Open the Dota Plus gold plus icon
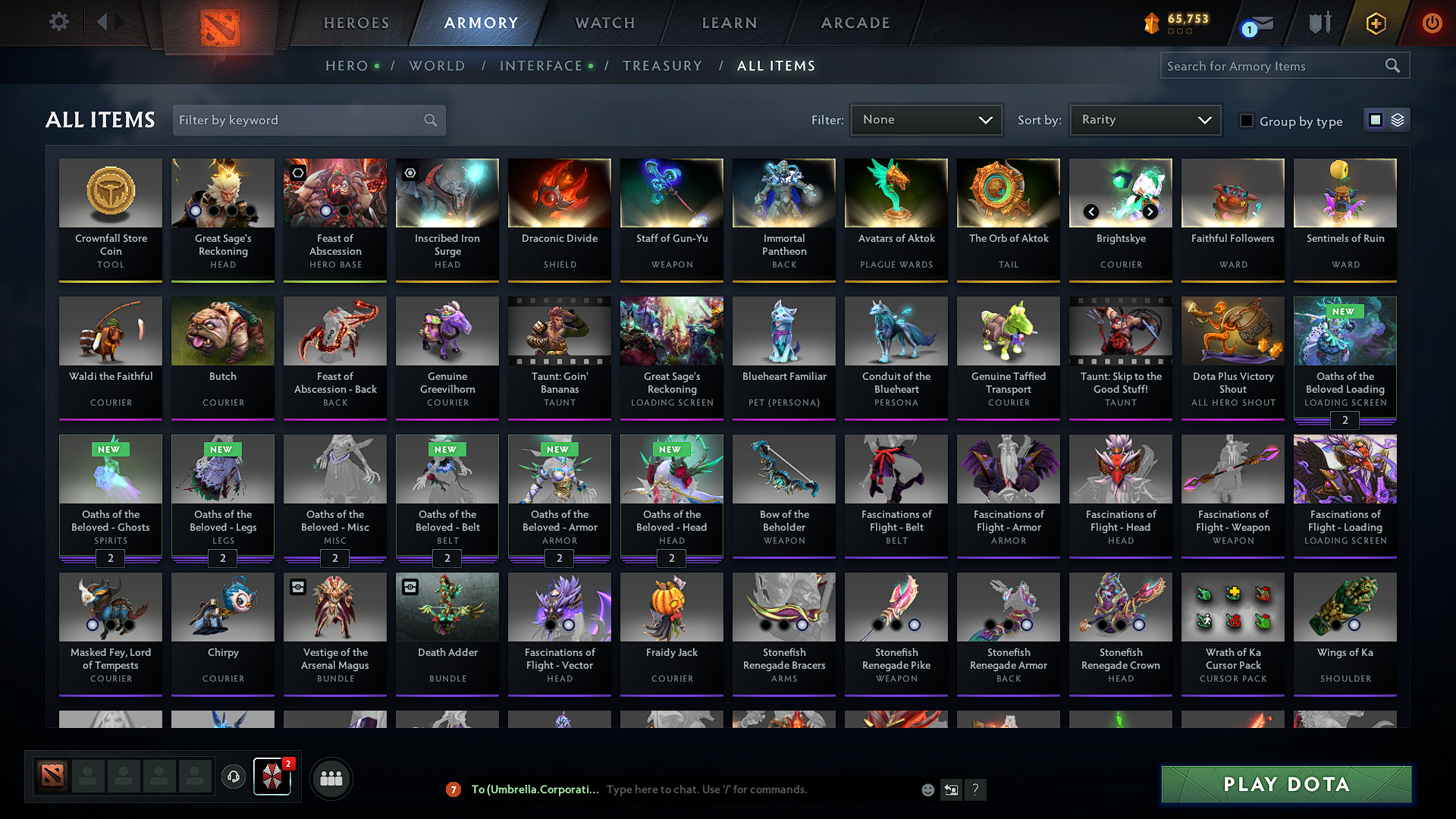1456x819 pixels. click(1375, 23)
